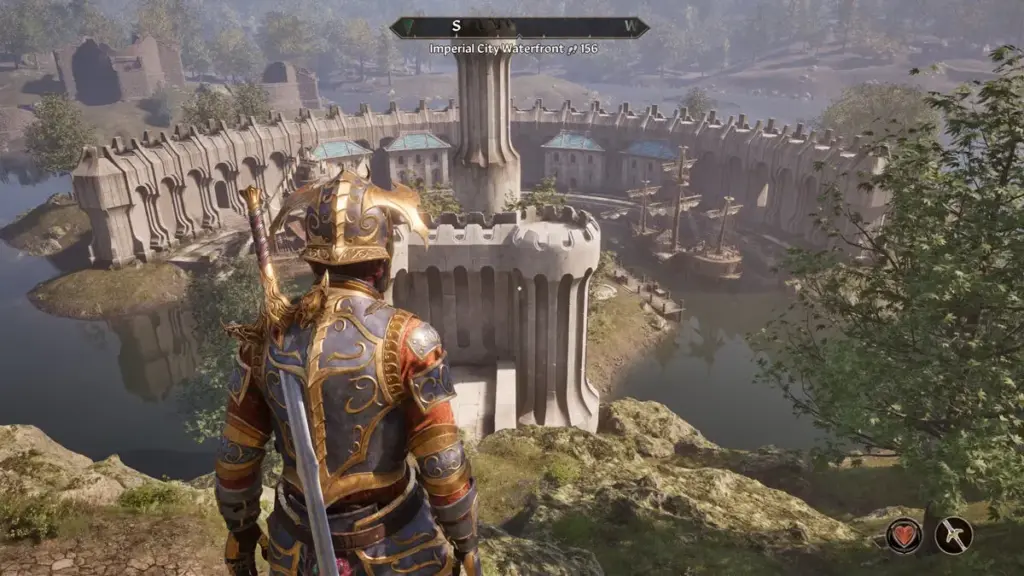Select the sword weapon icon
Image resolution: width=1024 pixels, height=576 pixels.
tap(953, 535)
